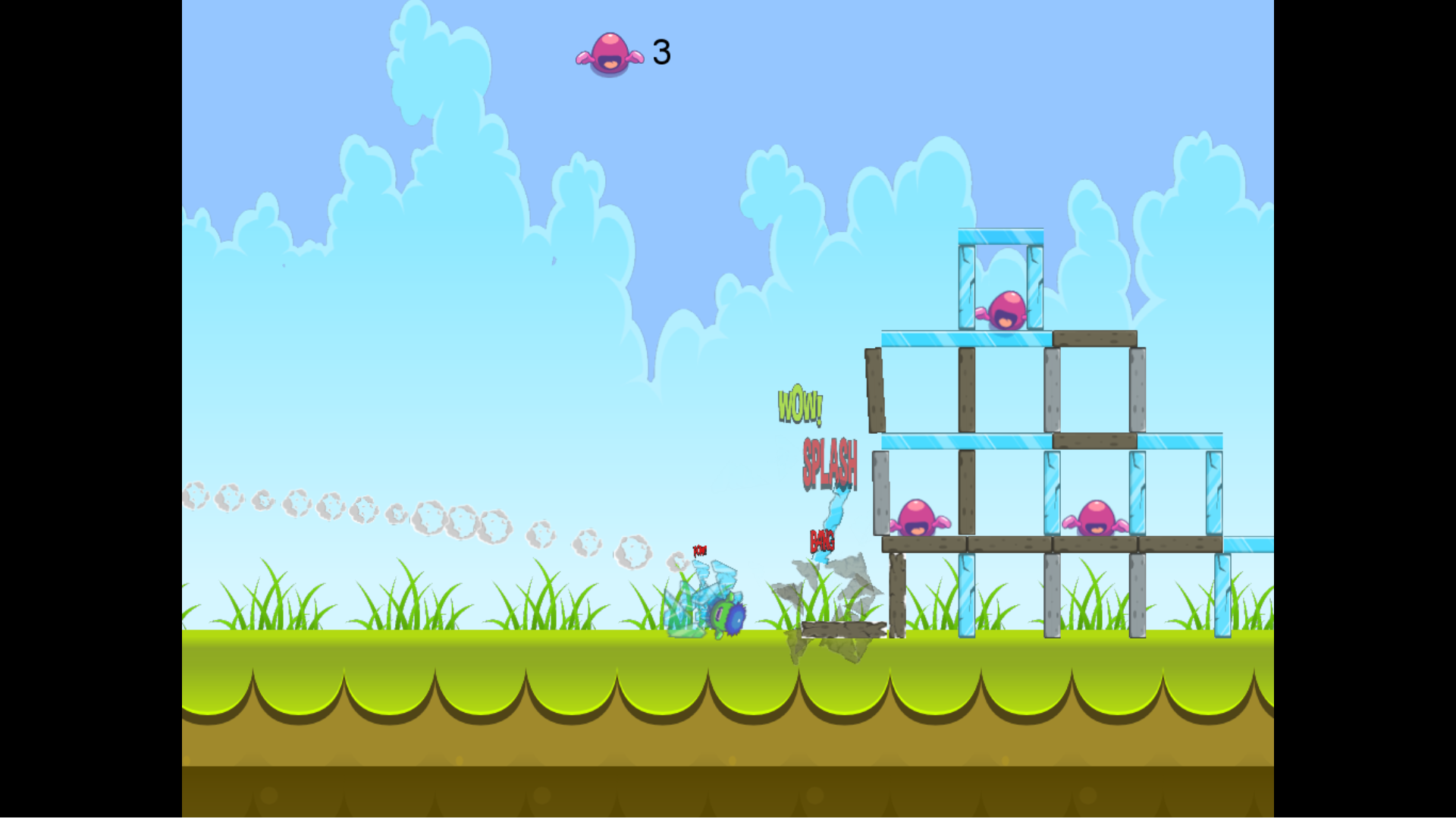1456x819 pixels.
Task: Click the number 3 bird count
Action: (x=661, y=52)
